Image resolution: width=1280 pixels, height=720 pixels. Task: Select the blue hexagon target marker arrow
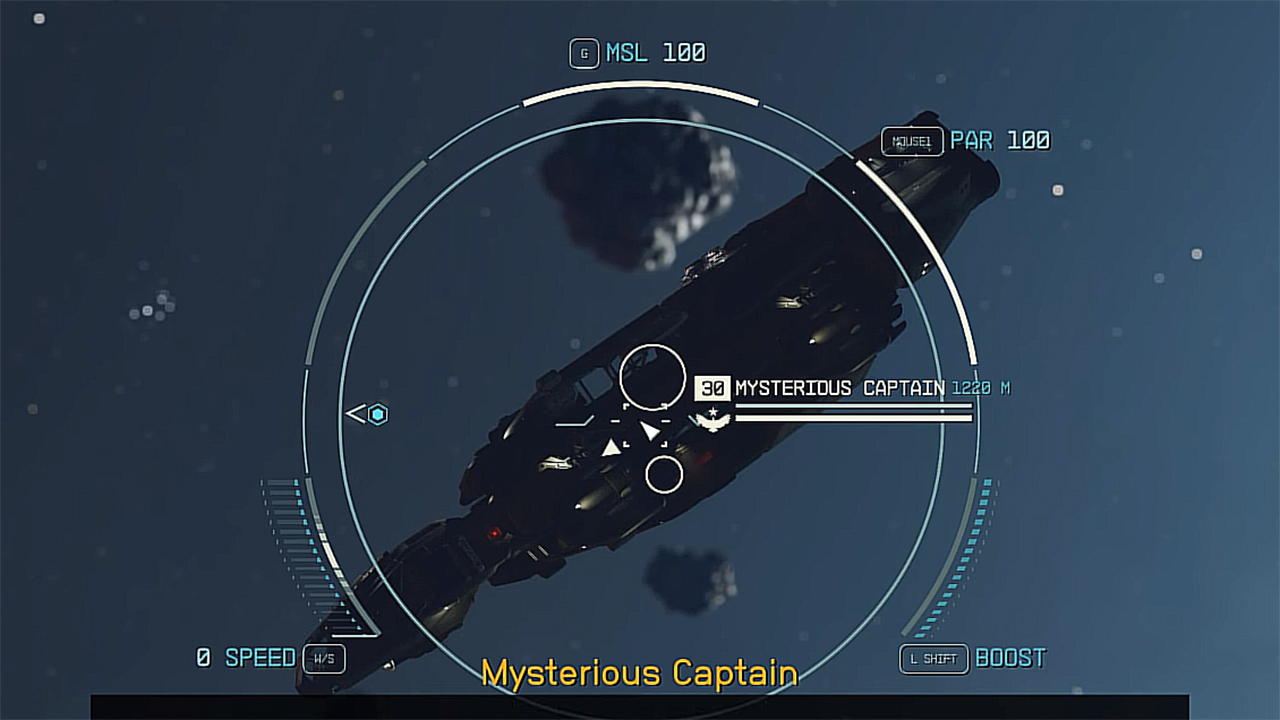(x=370, y=413)
